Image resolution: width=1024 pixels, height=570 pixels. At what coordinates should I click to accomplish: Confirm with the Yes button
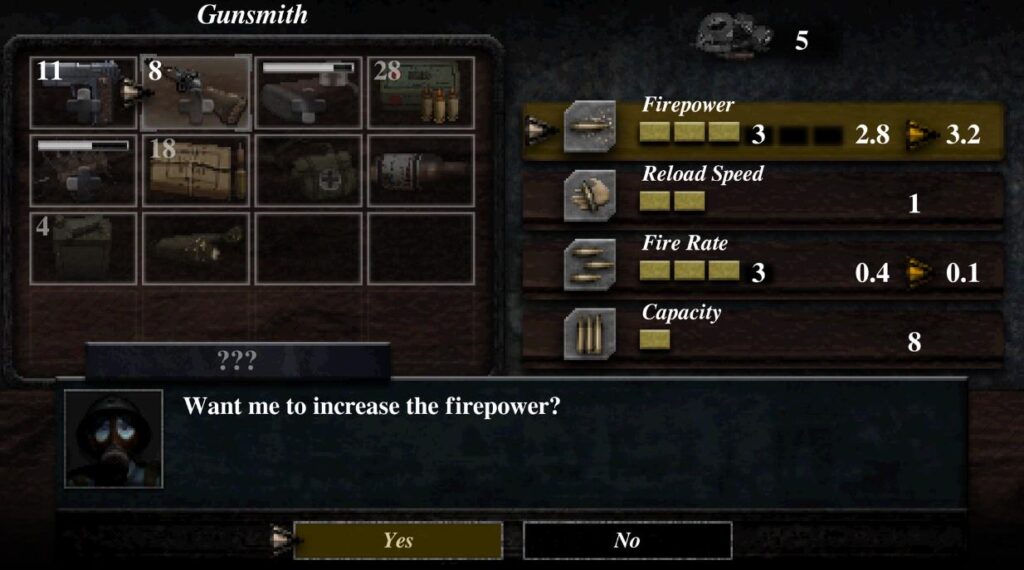pyautogui.click(x=397, y=540)
